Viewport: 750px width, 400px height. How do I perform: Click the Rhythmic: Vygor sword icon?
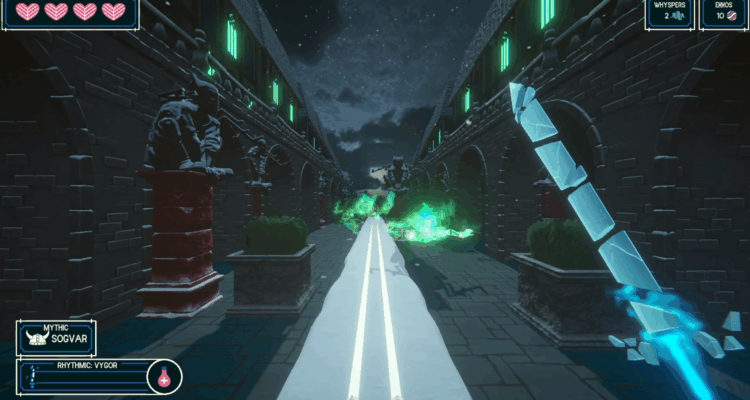(31, 378)
